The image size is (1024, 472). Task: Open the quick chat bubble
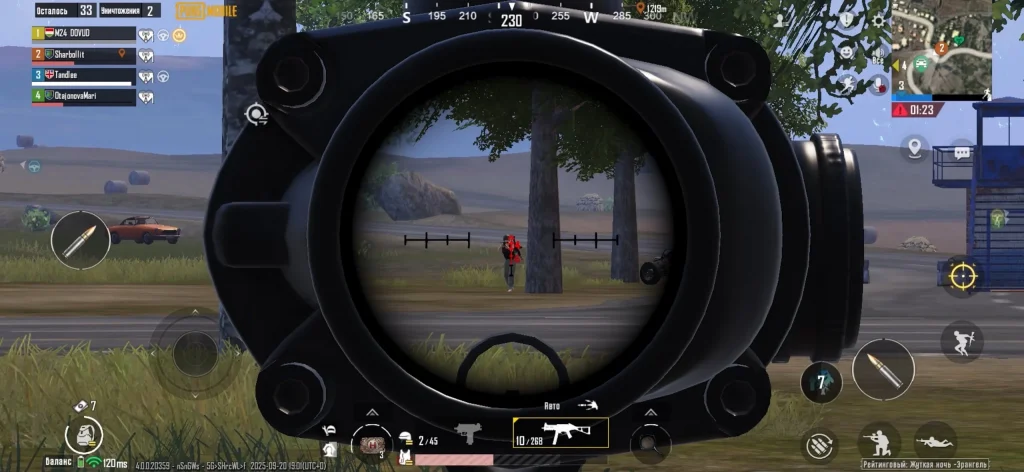(962, 153)
